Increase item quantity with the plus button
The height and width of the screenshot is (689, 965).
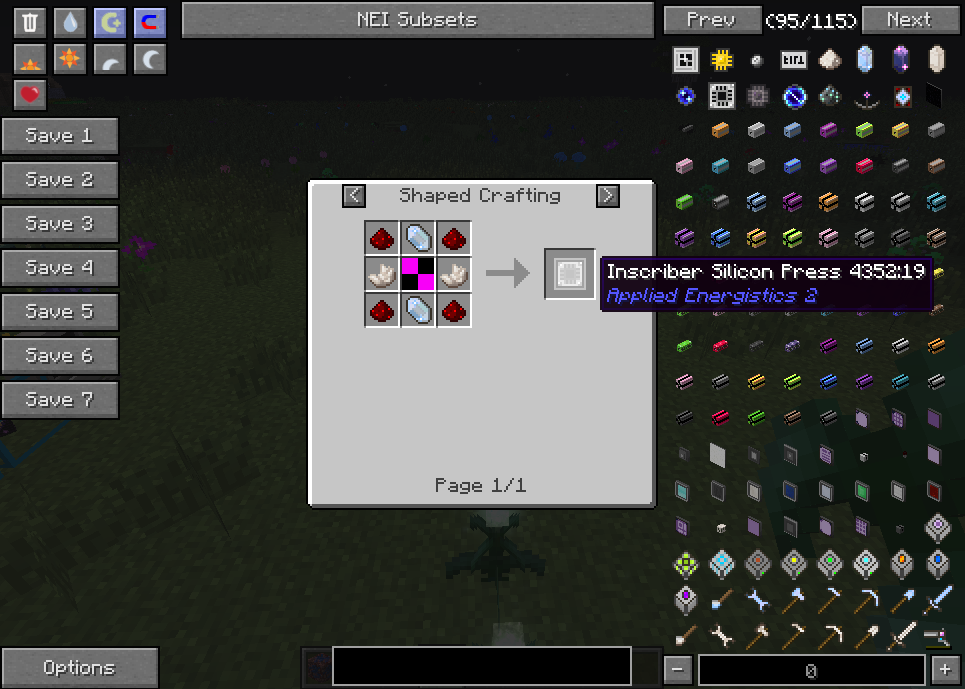click(944, 670)
